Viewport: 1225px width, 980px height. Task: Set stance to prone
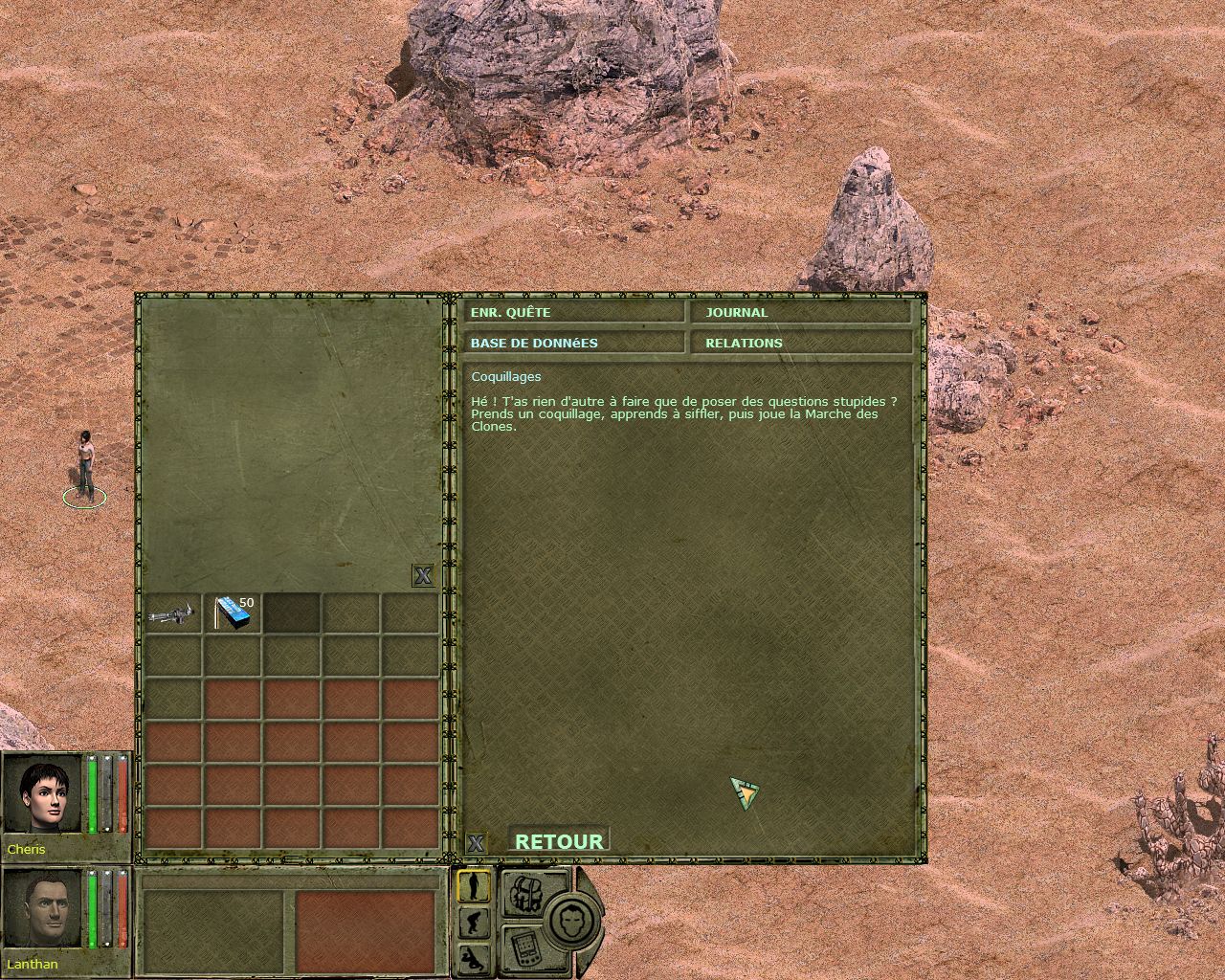(x=474, y=956)
